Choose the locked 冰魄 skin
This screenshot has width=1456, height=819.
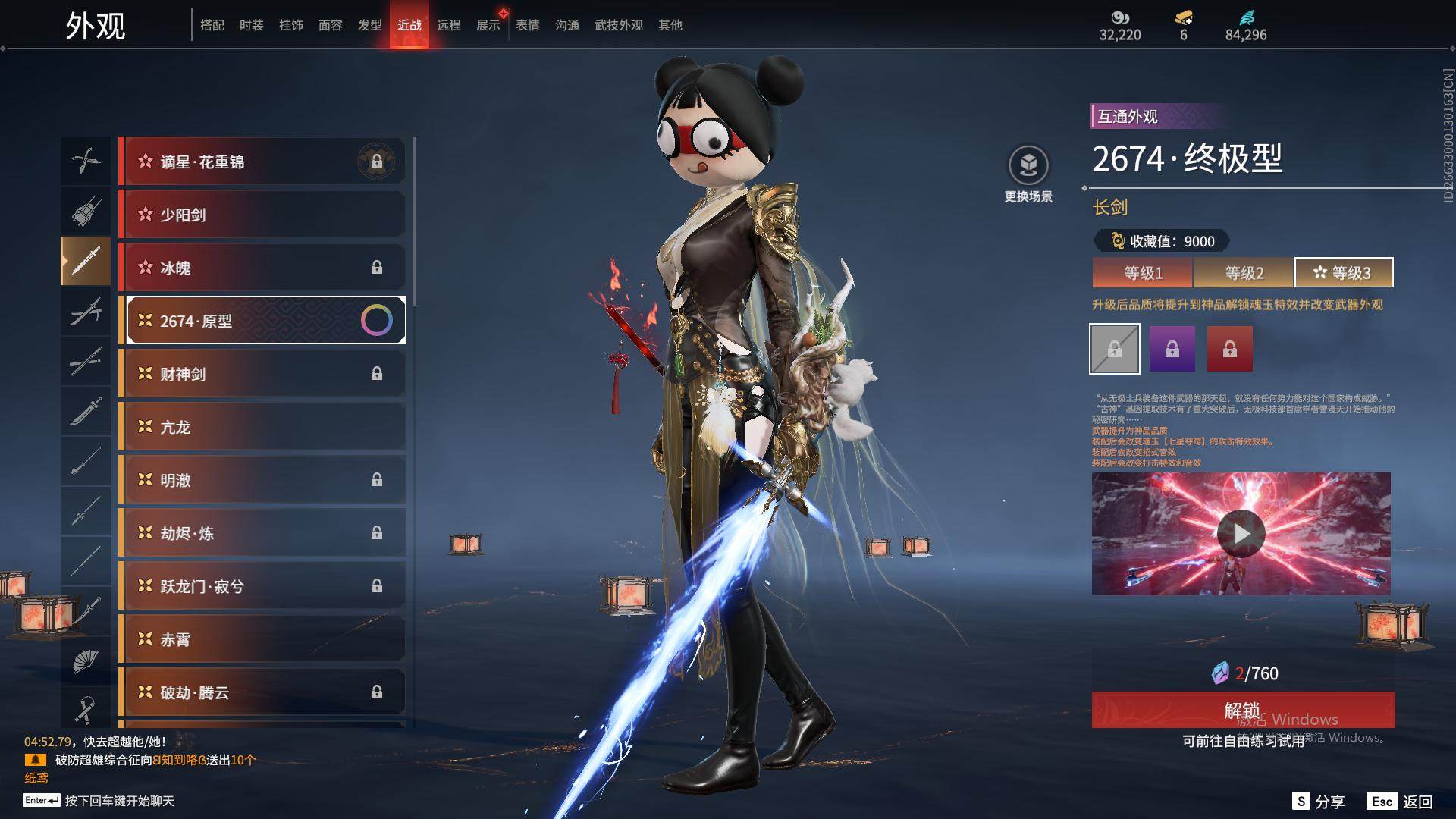262,268
